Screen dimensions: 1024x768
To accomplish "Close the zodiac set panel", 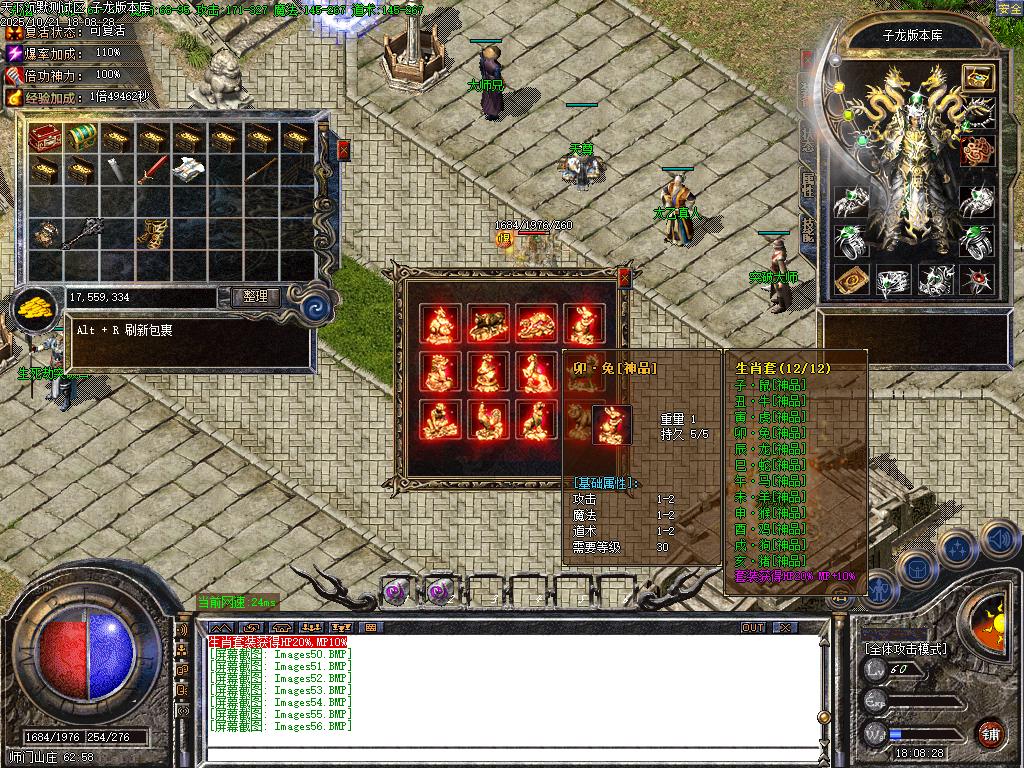I will click(x=625, y=277).
